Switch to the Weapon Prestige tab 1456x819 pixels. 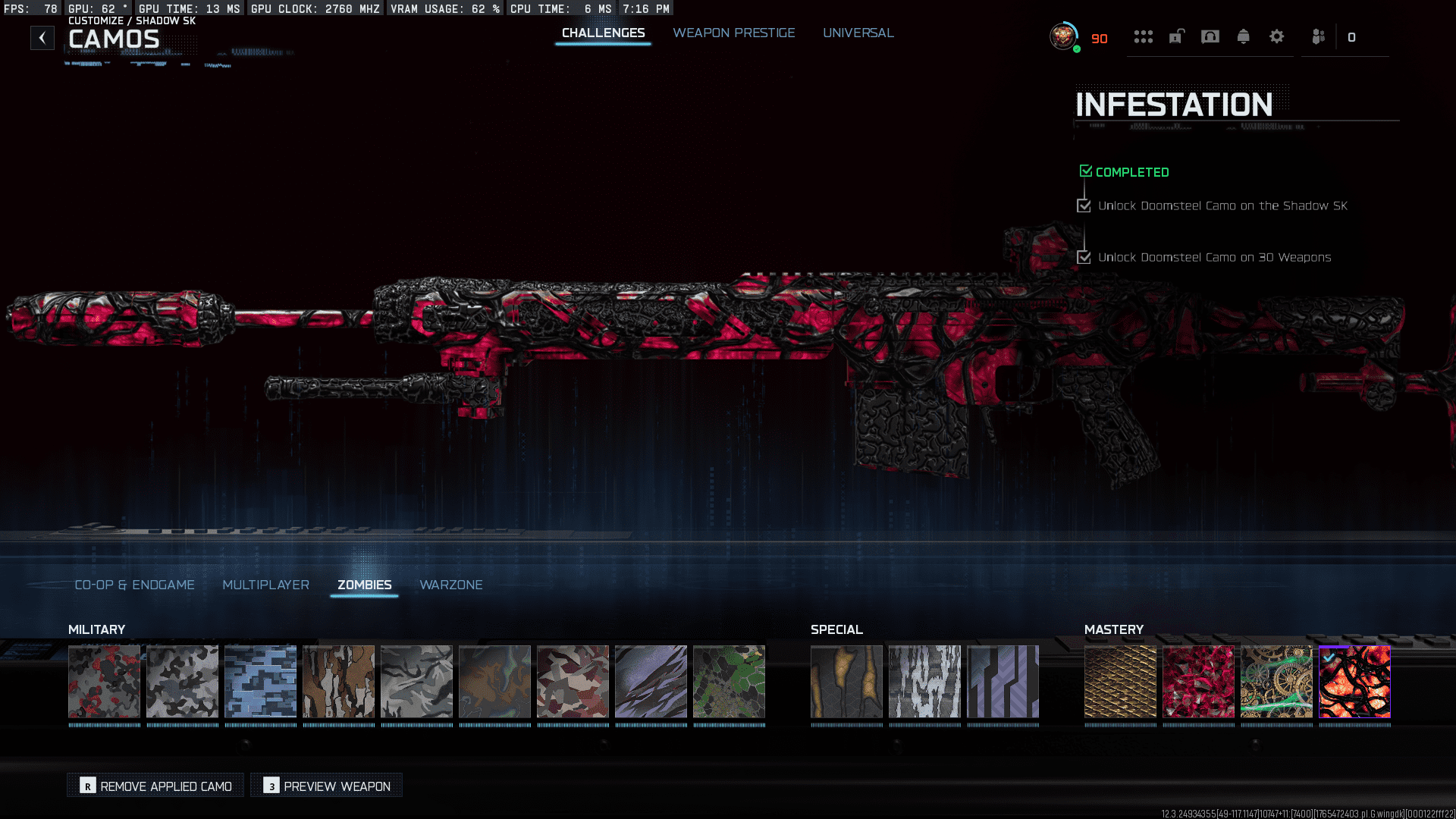click(x=733, y=33)
